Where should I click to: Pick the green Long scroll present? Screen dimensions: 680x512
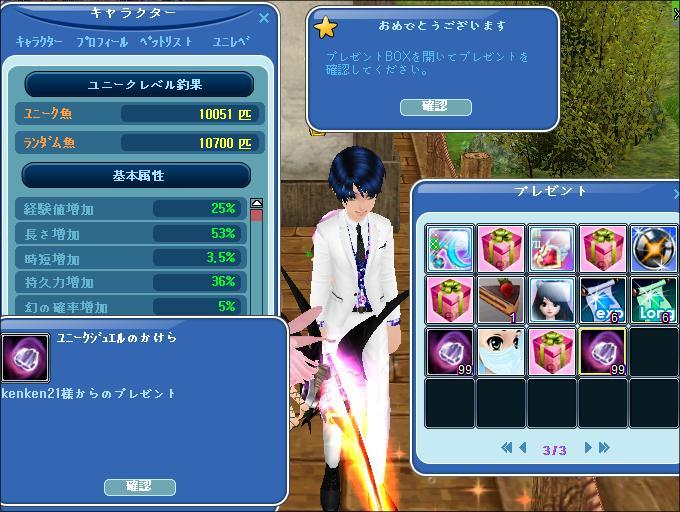[654, 300]
